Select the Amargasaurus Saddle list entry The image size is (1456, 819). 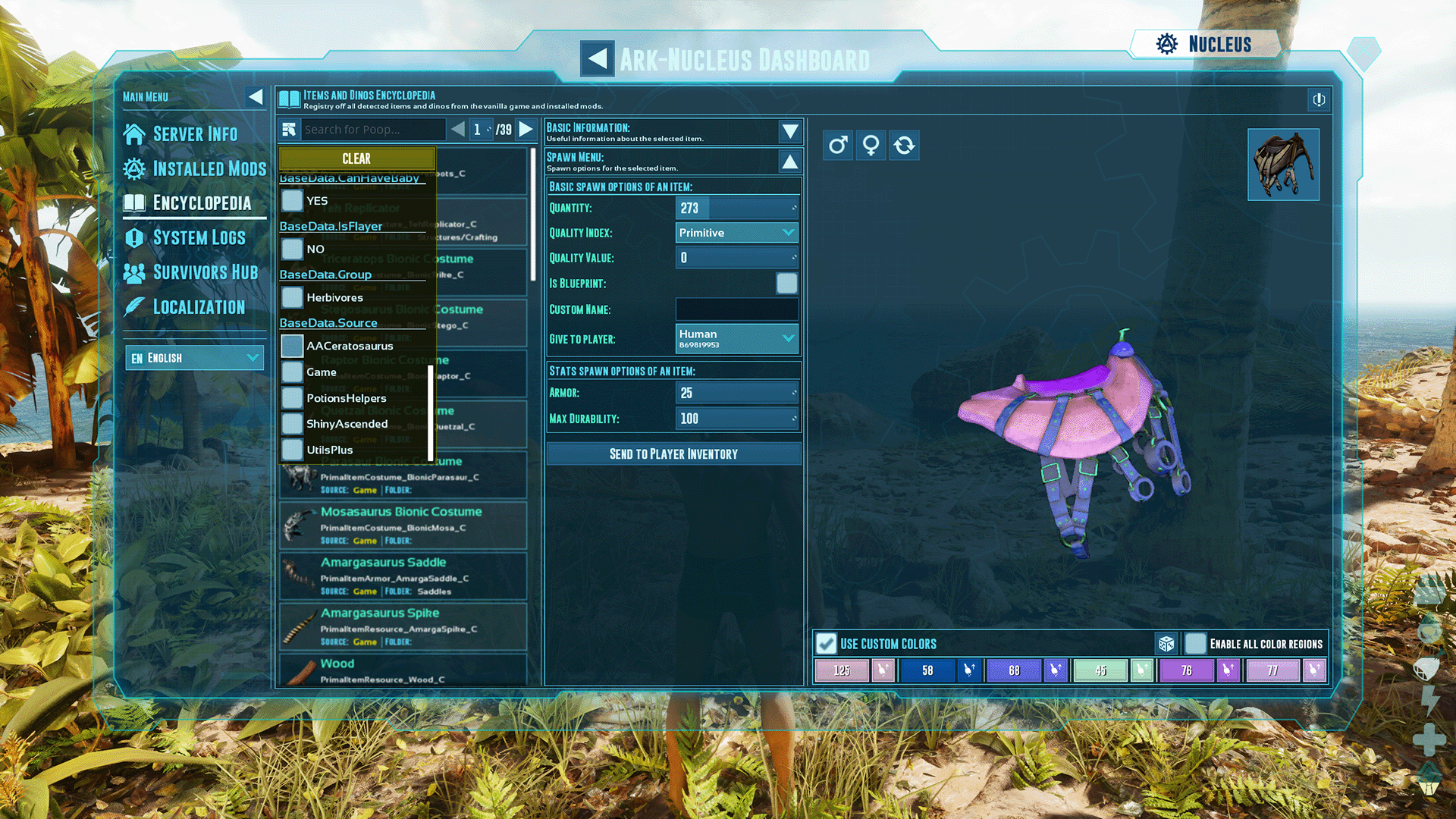(x=402, y=576)
